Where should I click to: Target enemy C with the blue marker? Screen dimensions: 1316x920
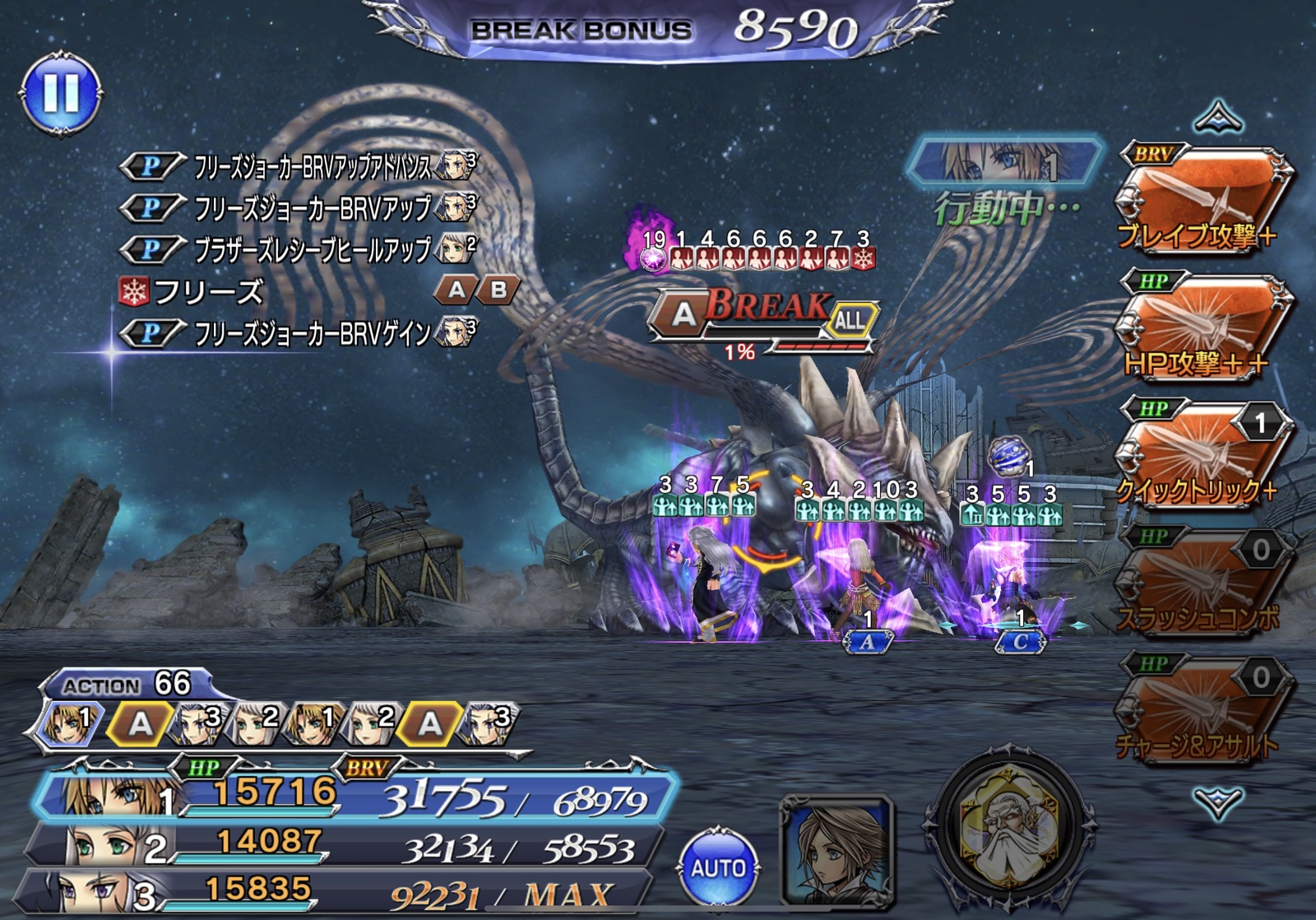tap(1020, 642)
